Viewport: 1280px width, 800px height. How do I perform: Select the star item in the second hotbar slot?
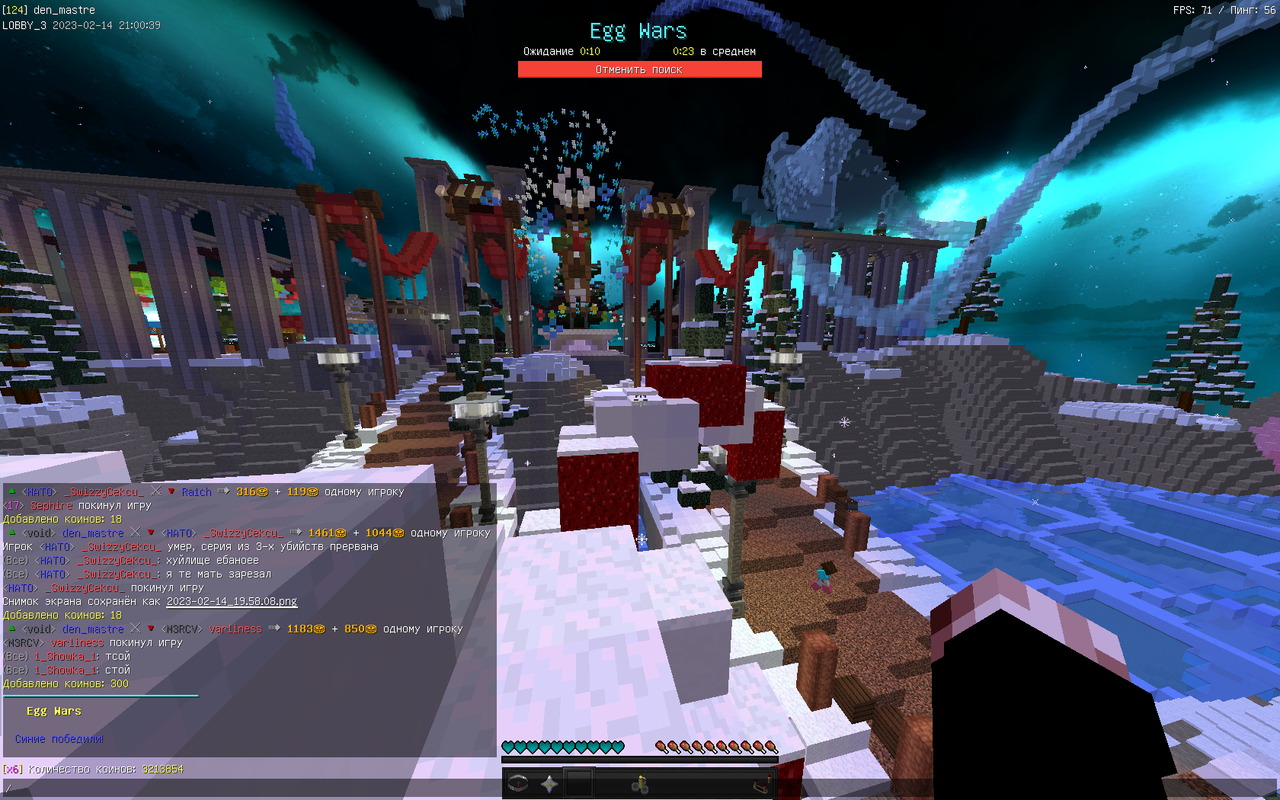coord(549,783)
